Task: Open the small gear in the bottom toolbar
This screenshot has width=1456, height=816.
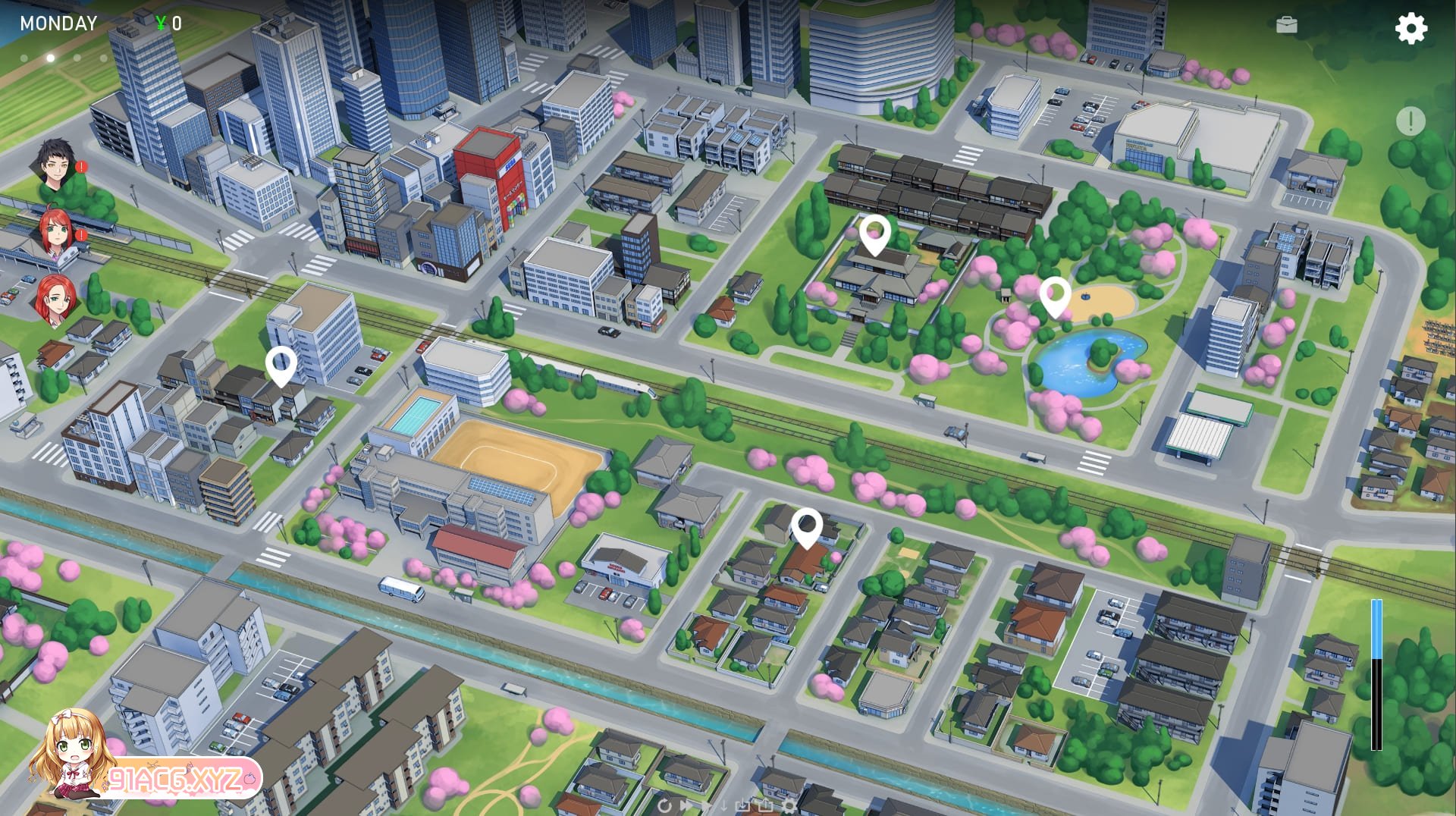Action: [x=789, y=806]
